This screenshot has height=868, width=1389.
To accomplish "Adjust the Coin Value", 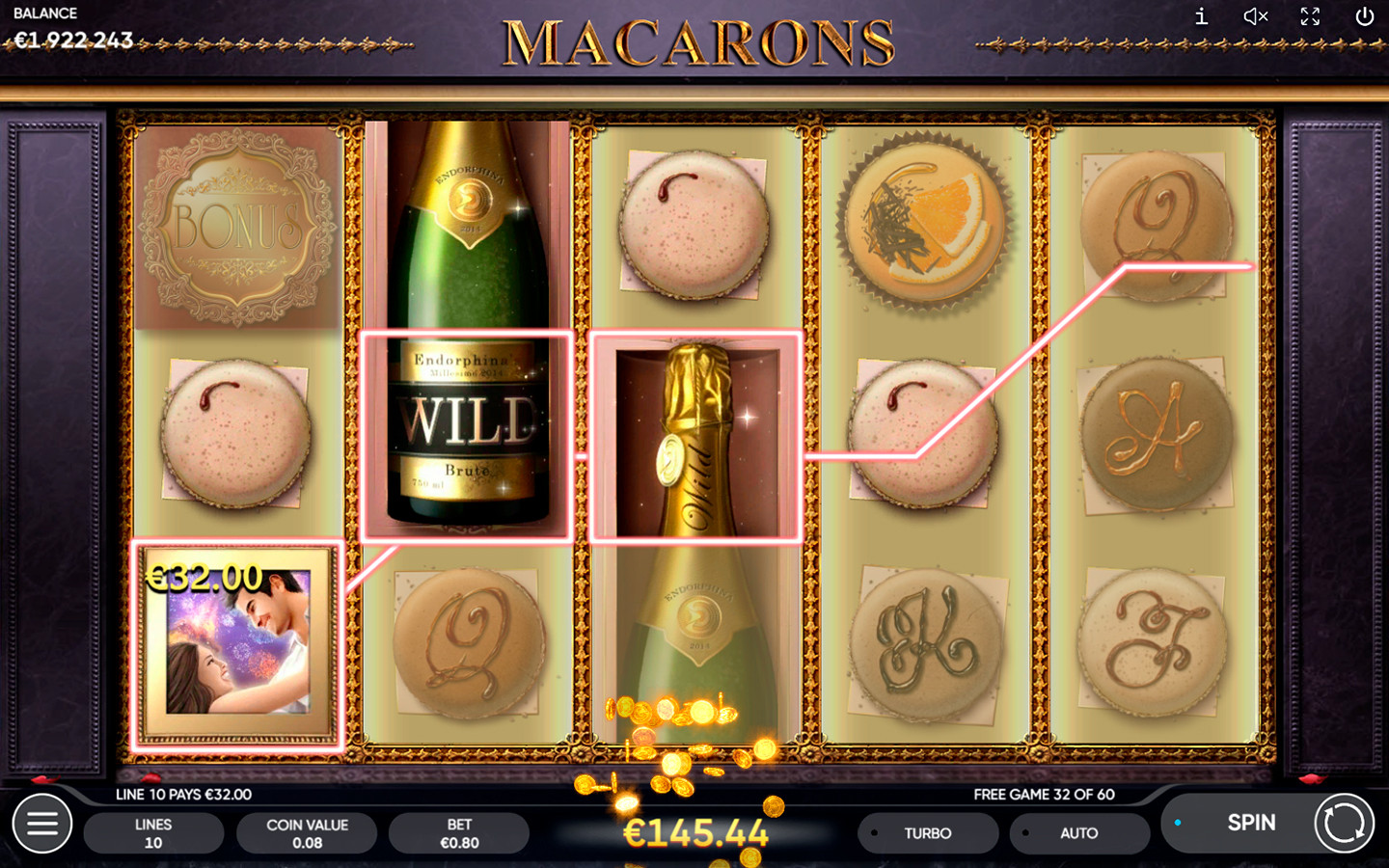I will [307, 833].
